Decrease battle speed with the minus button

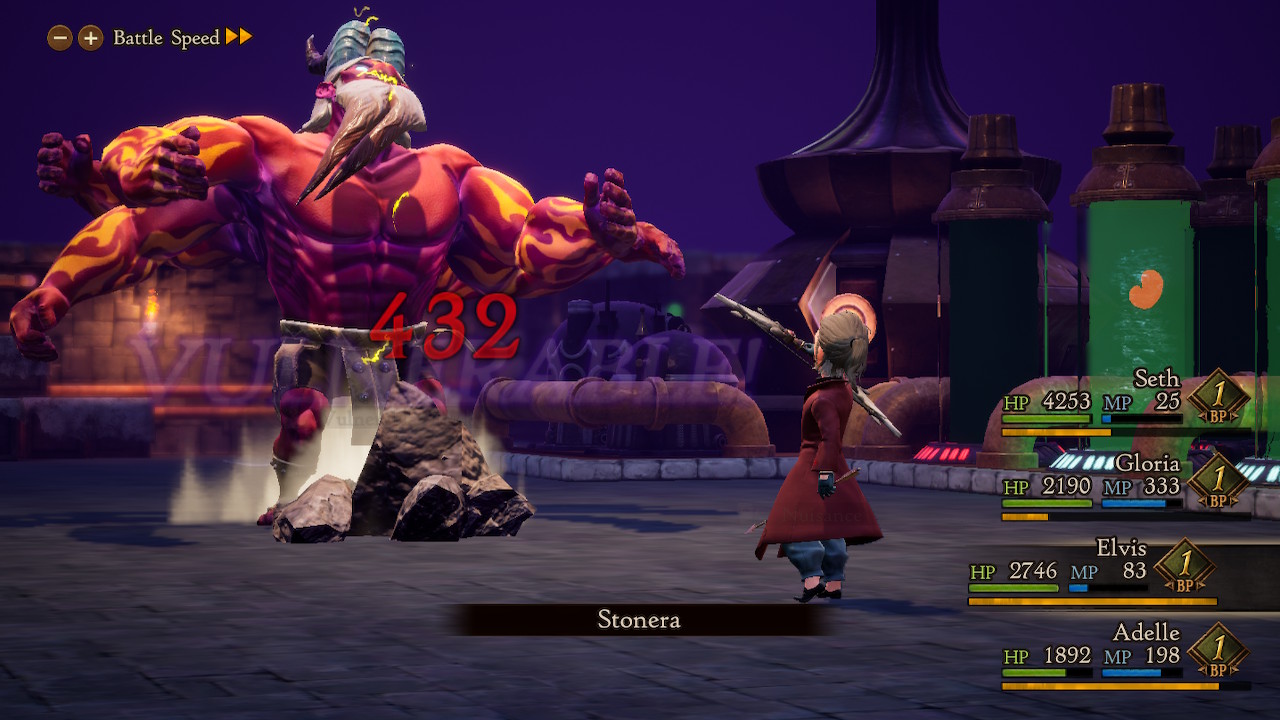coord(60,38)
